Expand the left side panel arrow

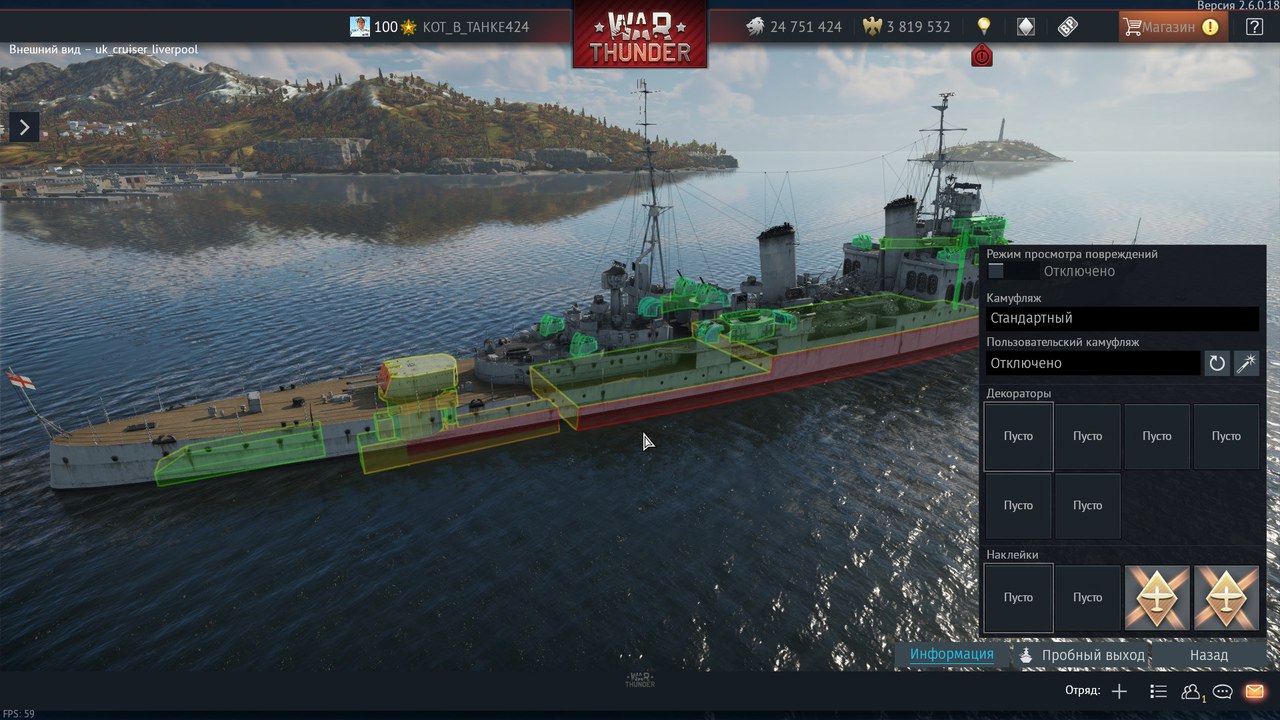[x=24, y=127]
